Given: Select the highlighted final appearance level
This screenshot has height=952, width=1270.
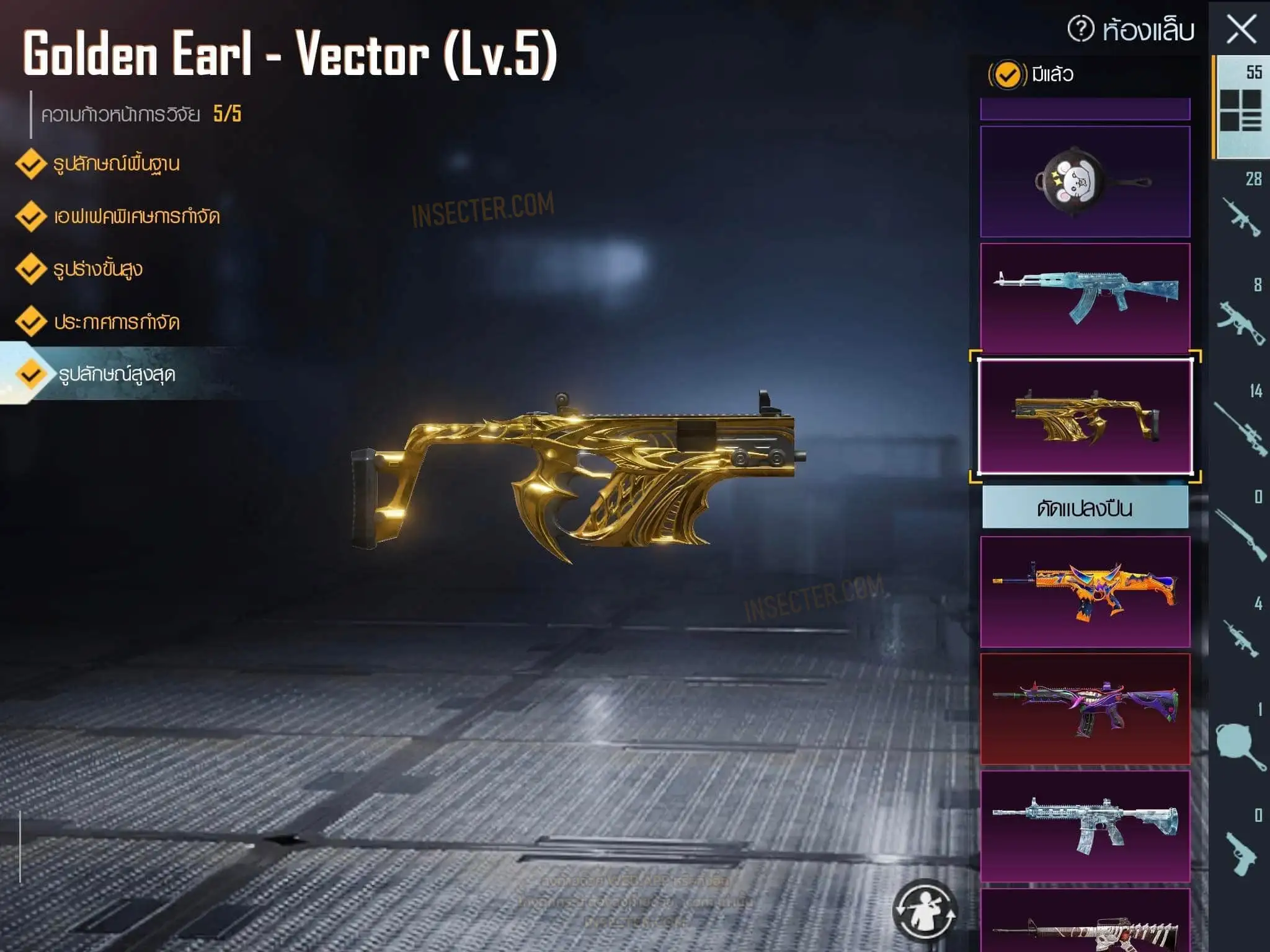Looking at the screenshot, I should coord(117,374).
